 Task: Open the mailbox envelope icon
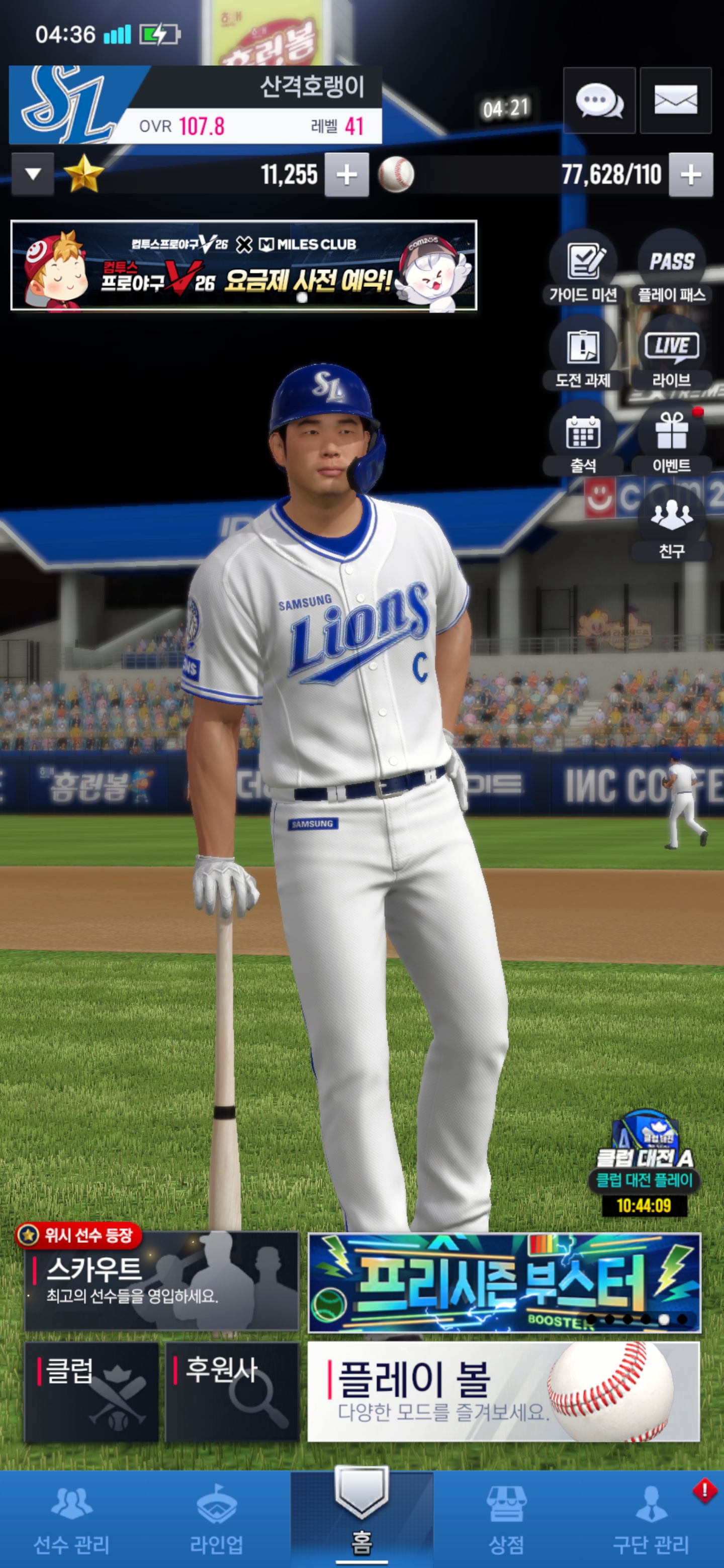(x=675, y=101)
